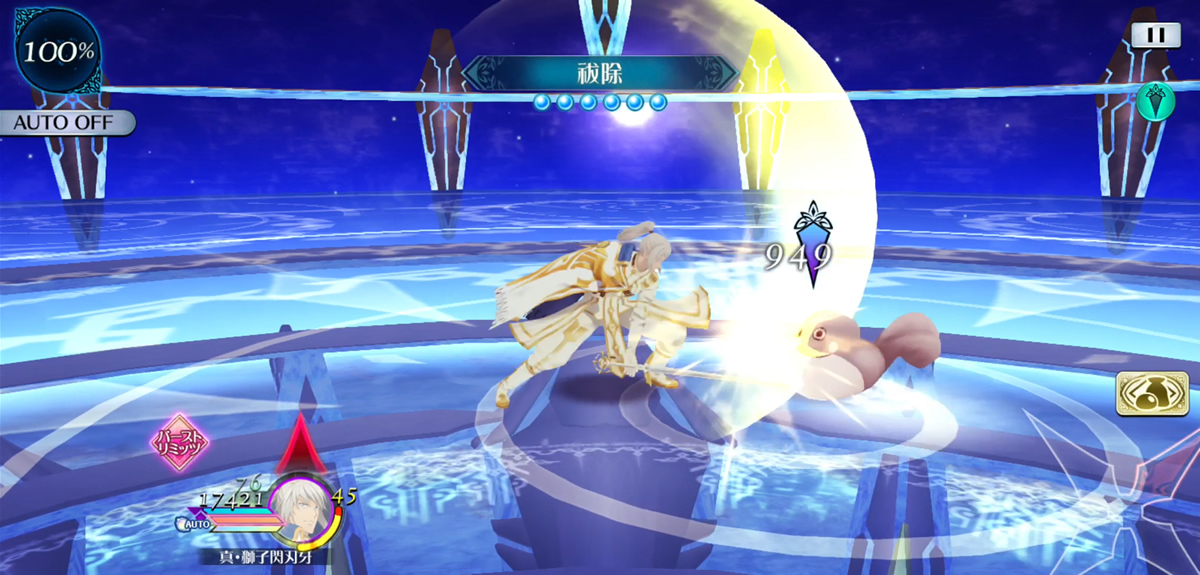Toggle the AUTO OFF button
This screenshot has width=1200, height=575.
tap(67, 124)
